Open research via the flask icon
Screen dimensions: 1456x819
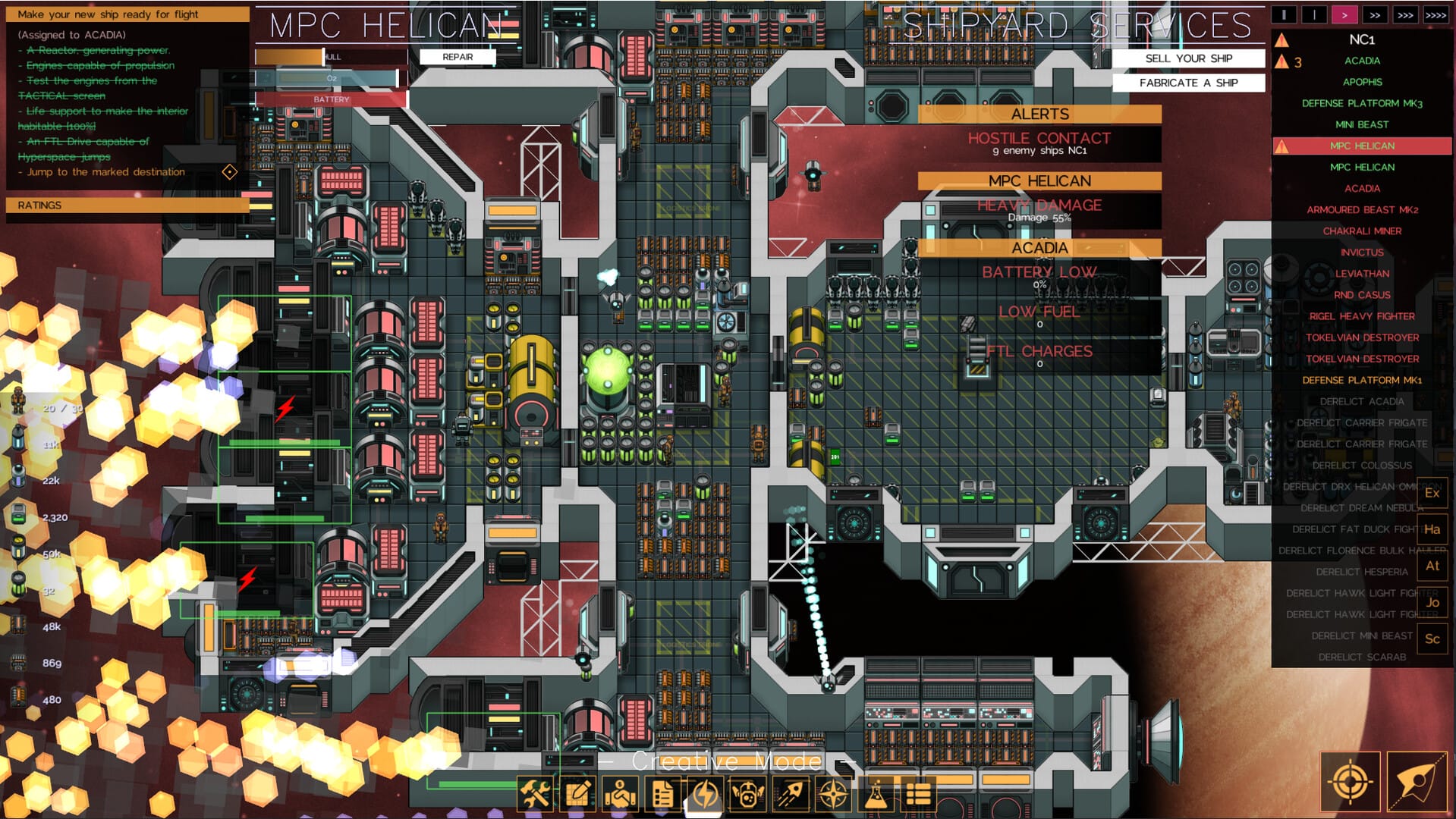click(x=876, y=794)
